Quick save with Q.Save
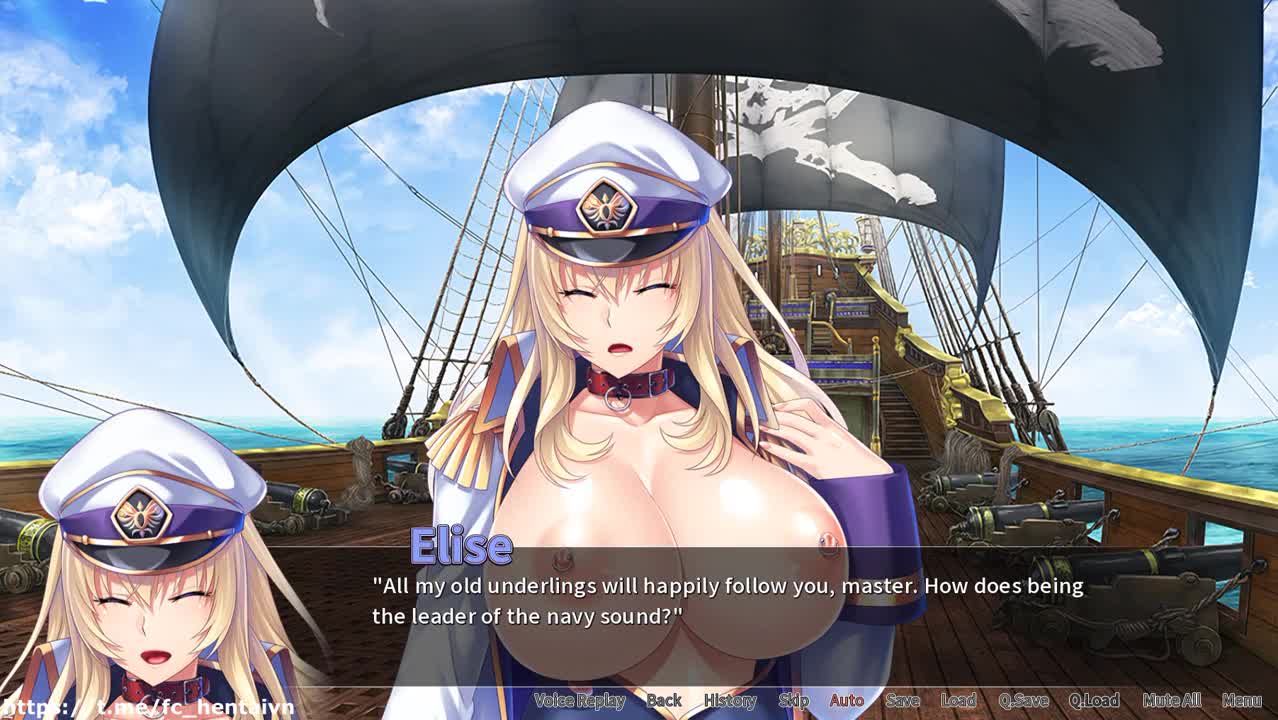The width and height of the screenshot is (1278, 720). (x=1023, y=700)
